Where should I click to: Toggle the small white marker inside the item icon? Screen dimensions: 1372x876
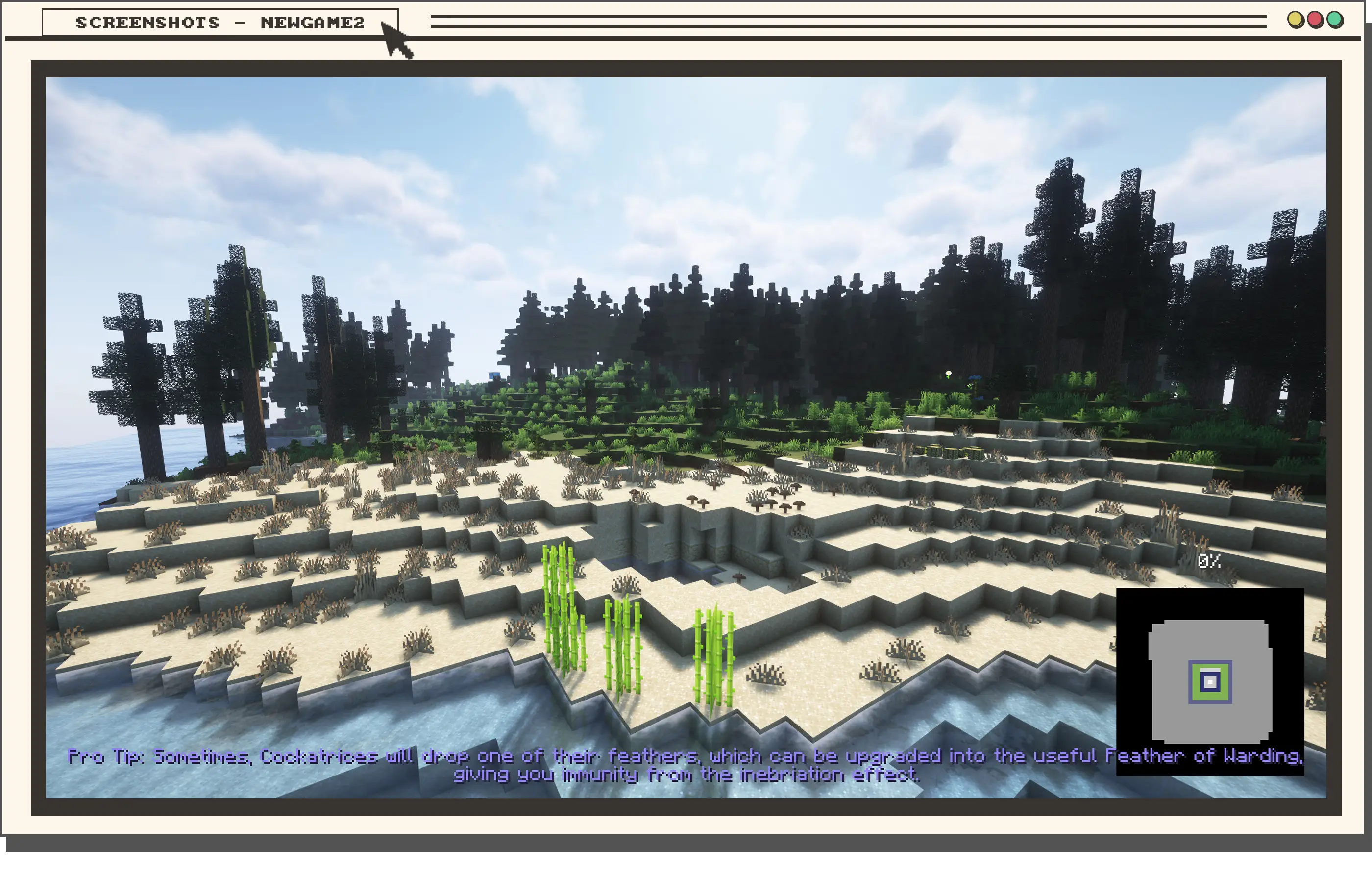click(1211, 682)
